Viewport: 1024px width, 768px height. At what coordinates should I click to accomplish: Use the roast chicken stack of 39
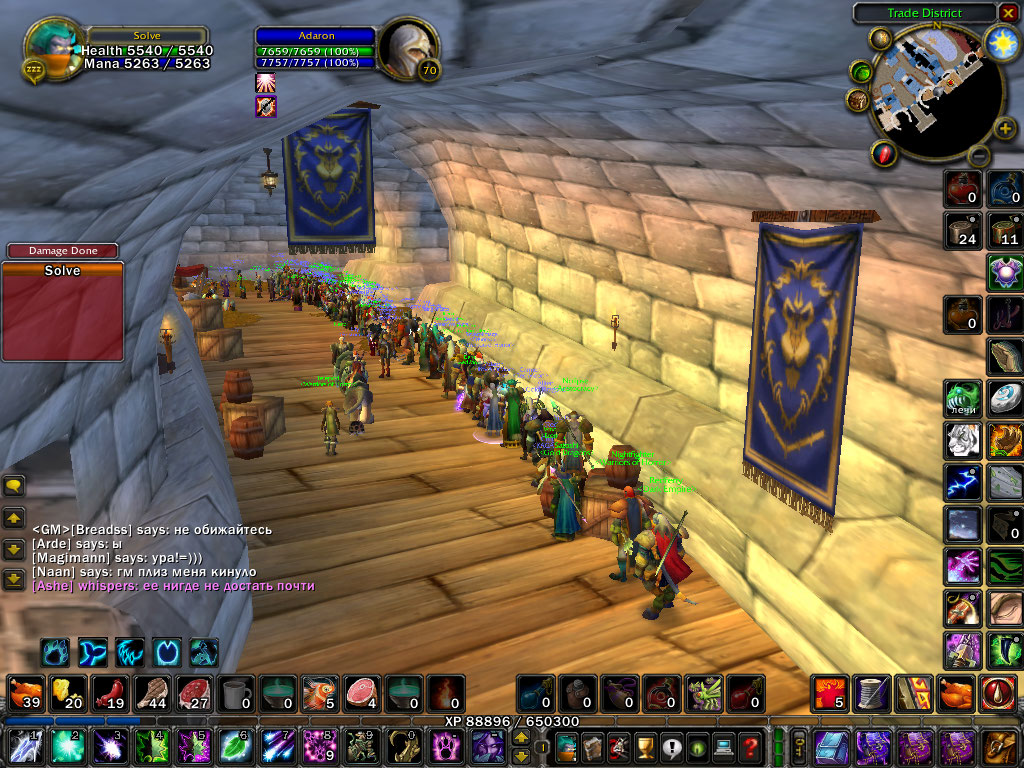(x=24, y=692)
